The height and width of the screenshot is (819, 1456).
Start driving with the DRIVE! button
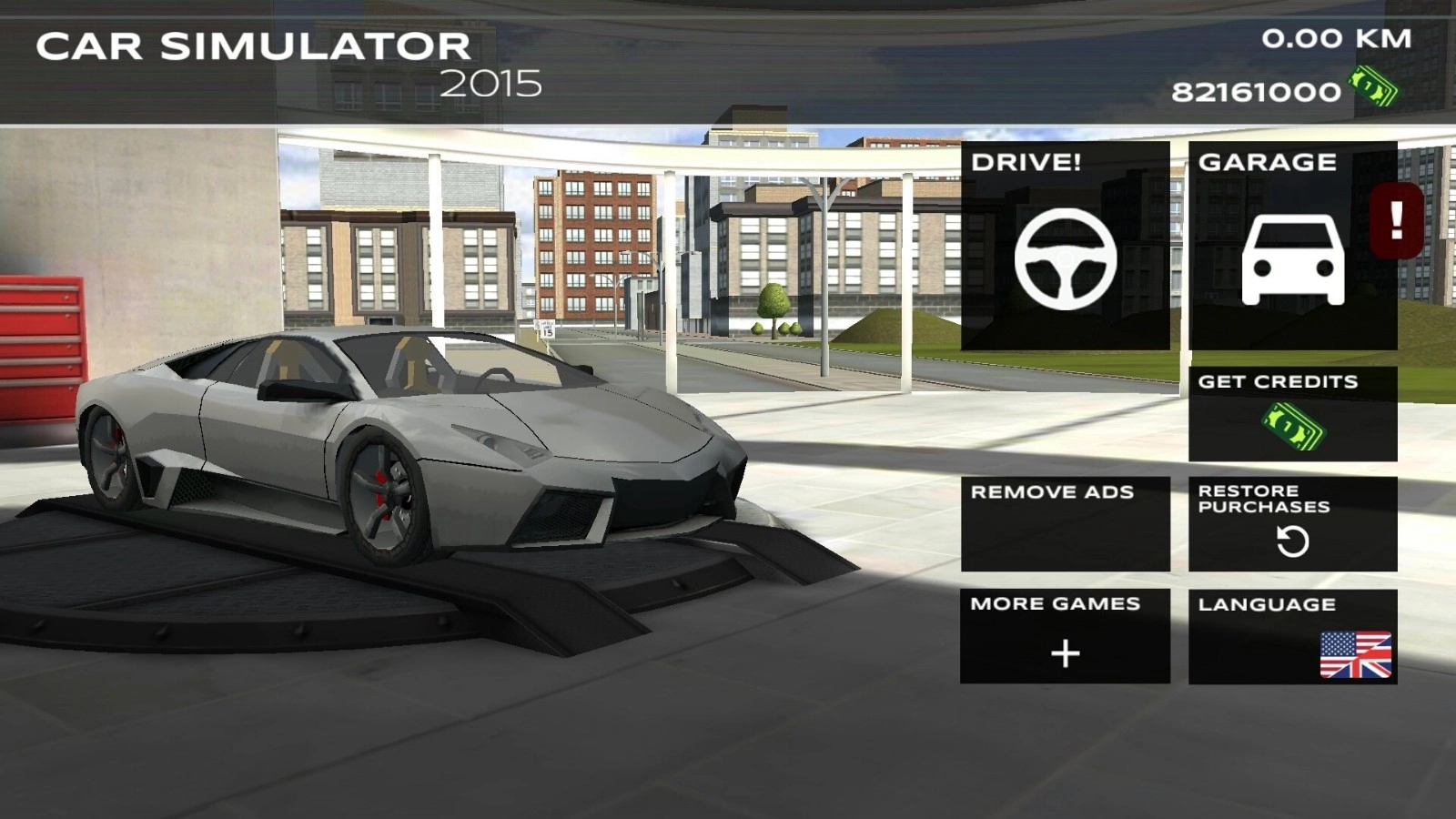point(1065,246)
